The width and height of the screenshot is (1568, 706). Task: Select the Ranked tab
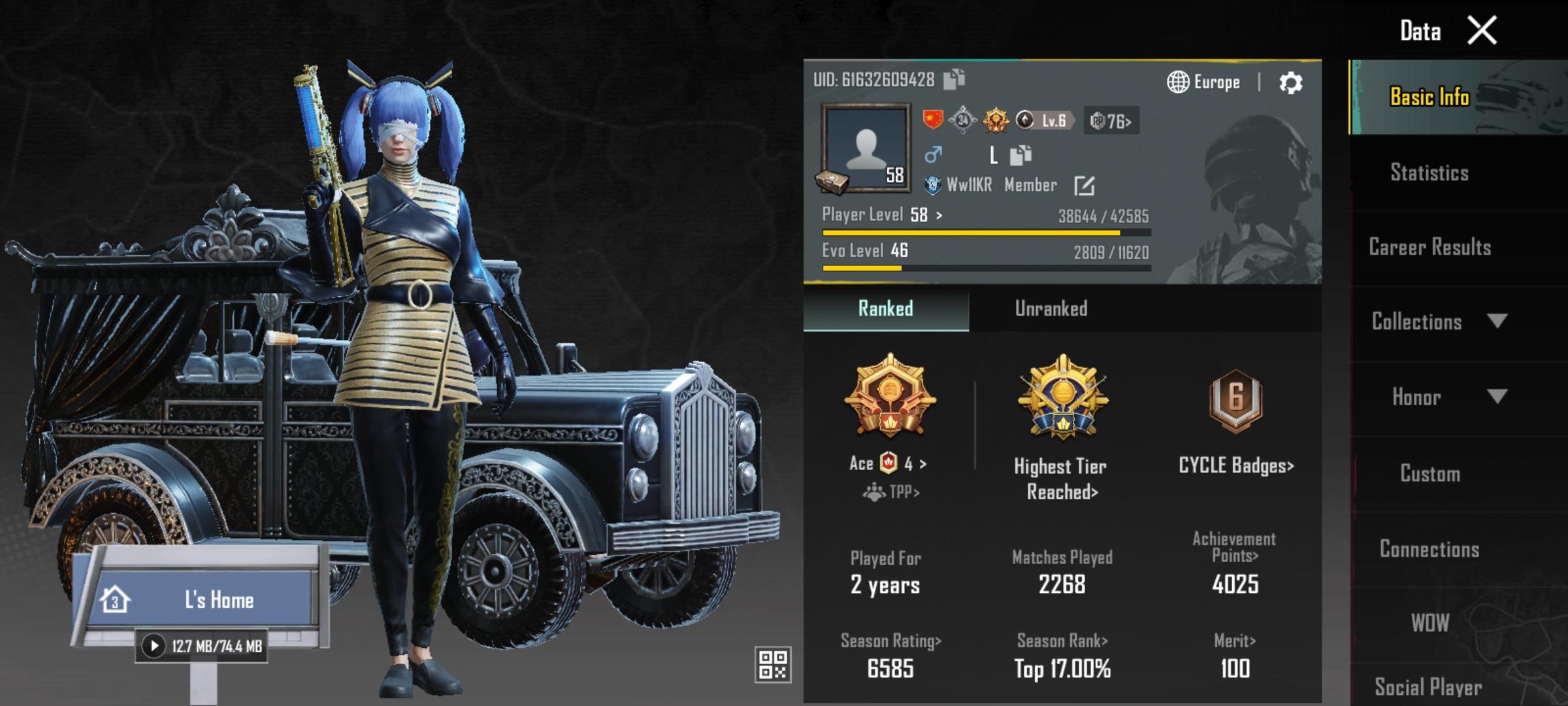click(885, 309)
